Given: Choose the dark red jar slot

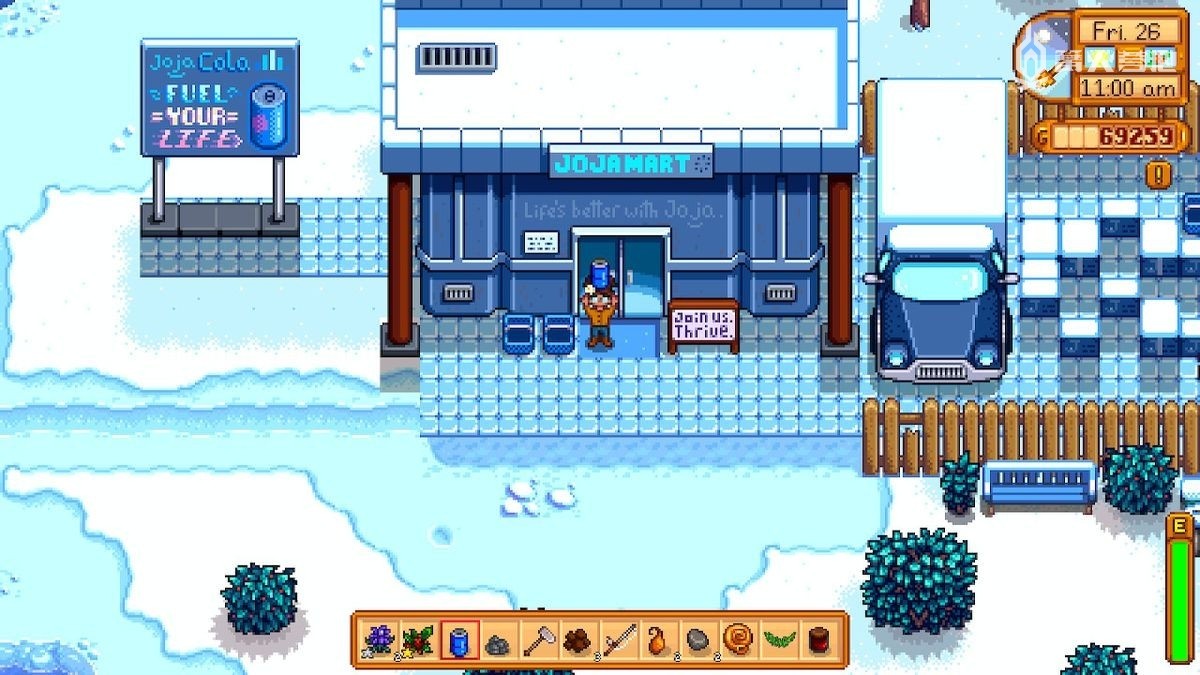Looking at the screenshot, I should click(x=819, y=639).
